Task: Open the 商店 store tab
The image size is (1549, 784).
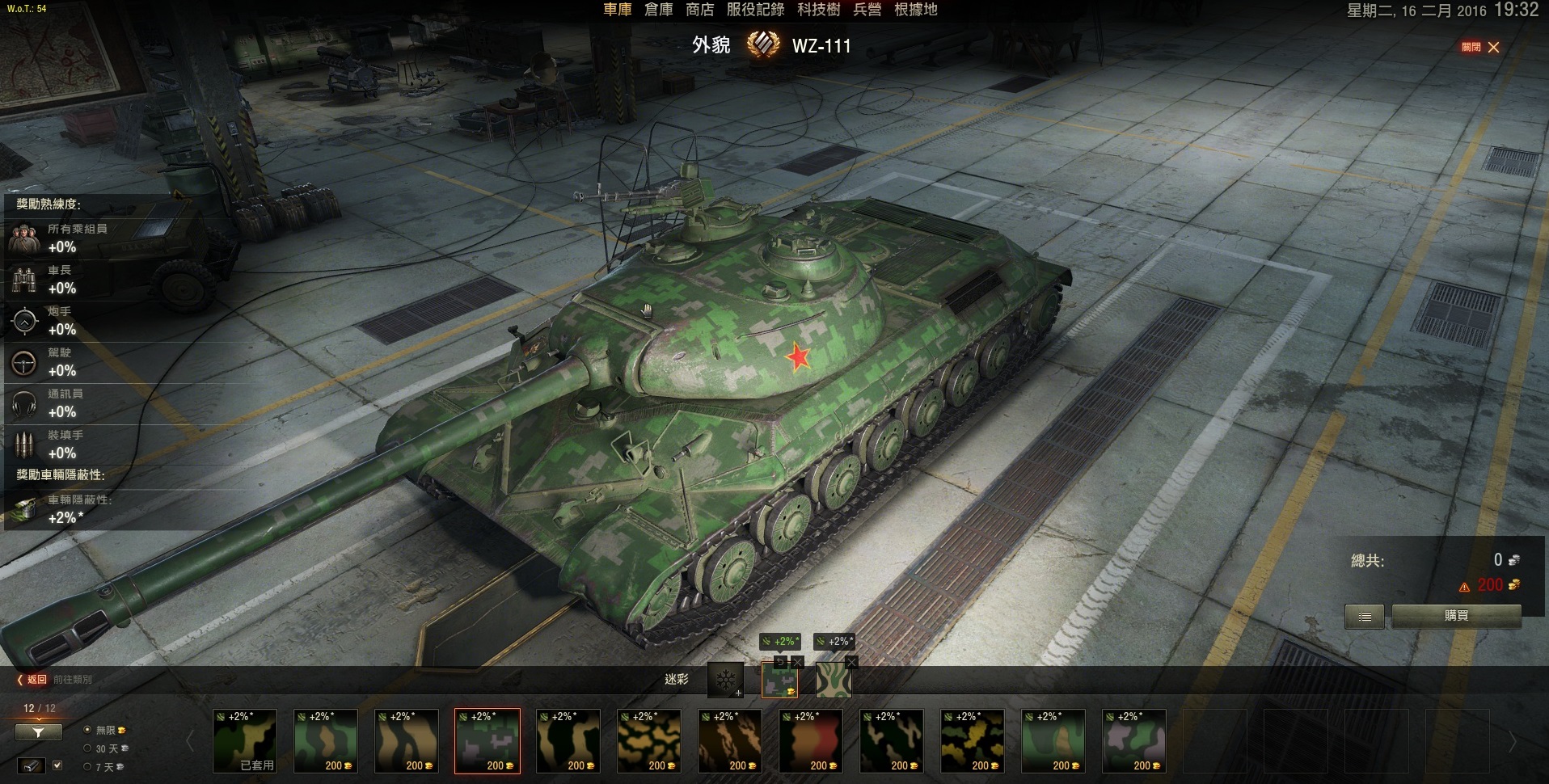Action: (x=699, y=10)
